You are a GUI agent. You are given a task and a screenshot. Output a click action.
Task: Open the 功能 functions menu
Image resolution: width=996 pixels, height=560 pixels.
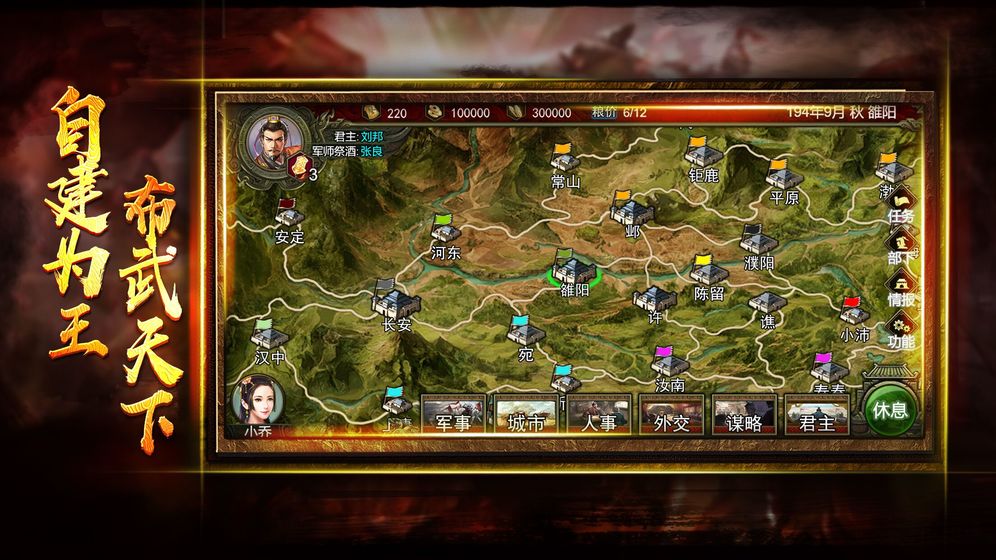(x=900, y=332)
